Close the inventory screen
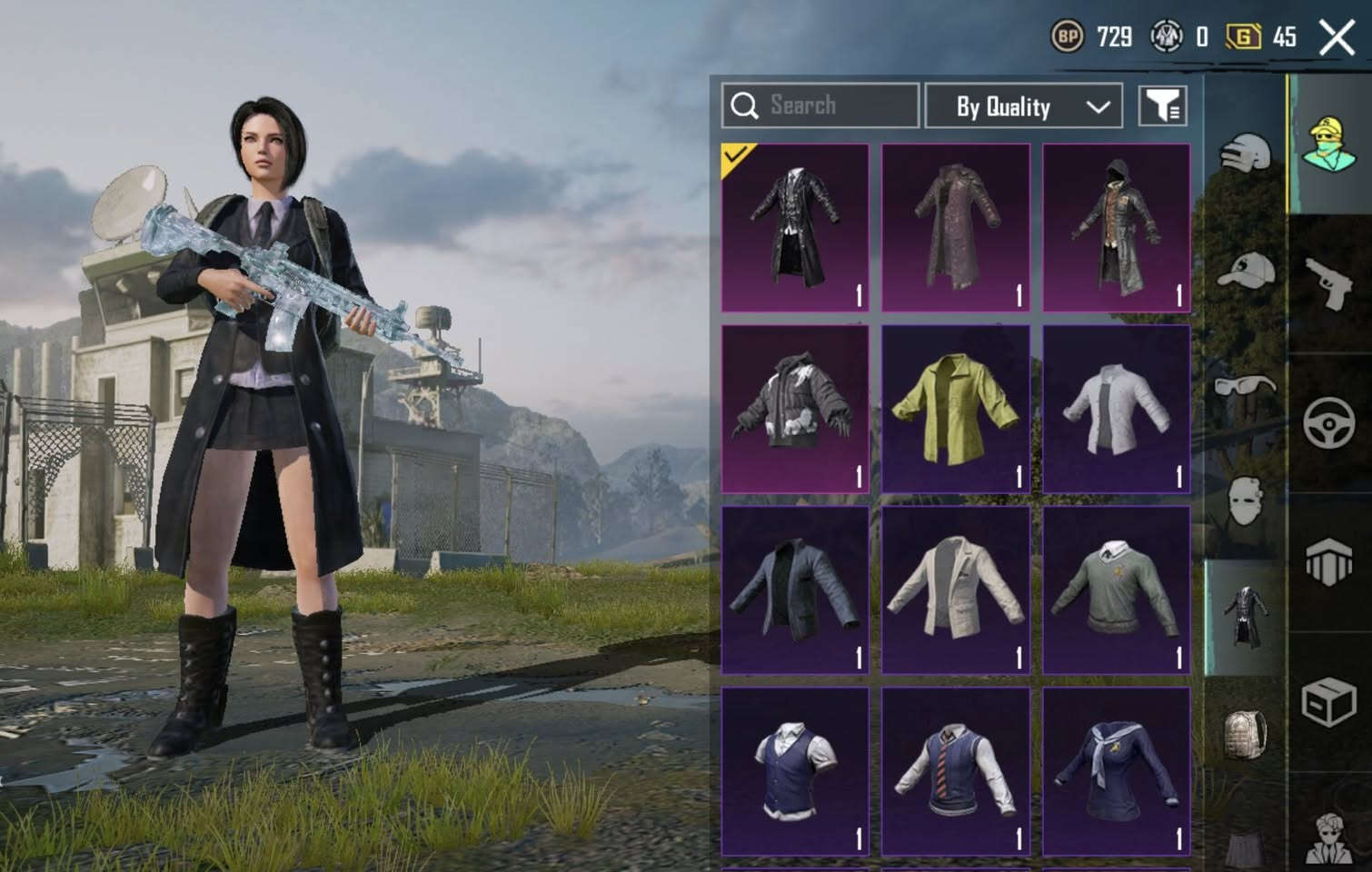 coord(1336,38)
